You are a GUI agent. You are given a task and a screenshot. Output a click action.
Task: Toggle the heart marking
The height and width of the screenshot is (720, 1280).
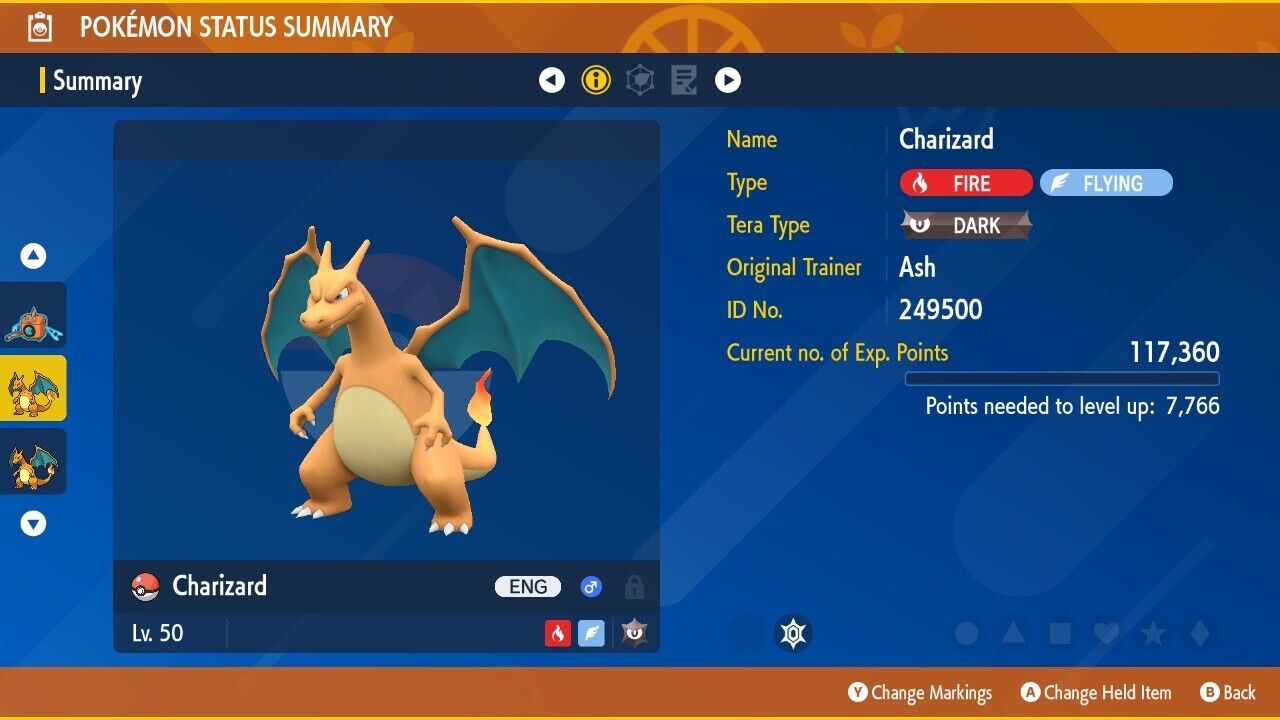(1105, 633)
